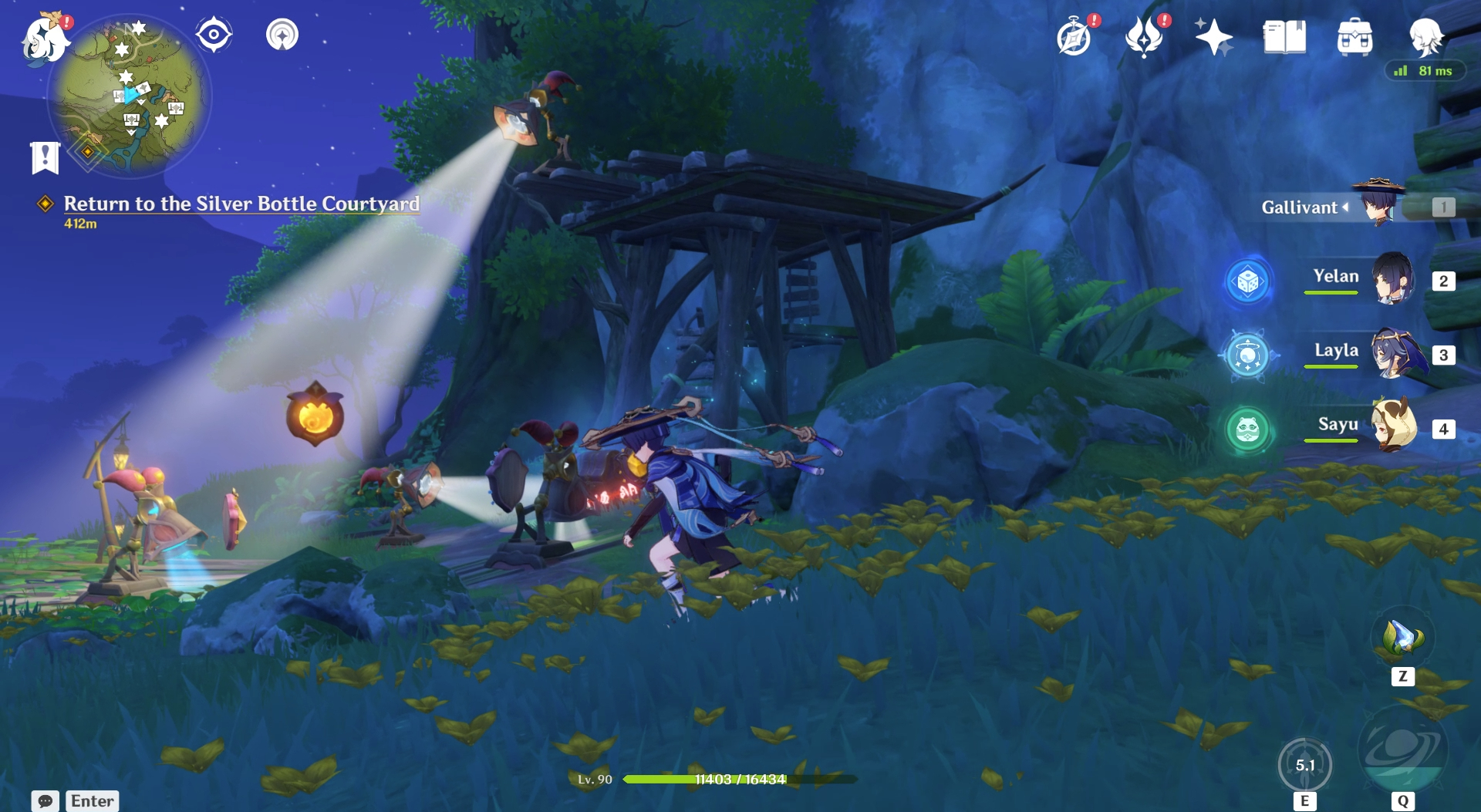The height and width of the screenshot is (812, 1481).
Task: Open the circular minimap
Action: 129,96
